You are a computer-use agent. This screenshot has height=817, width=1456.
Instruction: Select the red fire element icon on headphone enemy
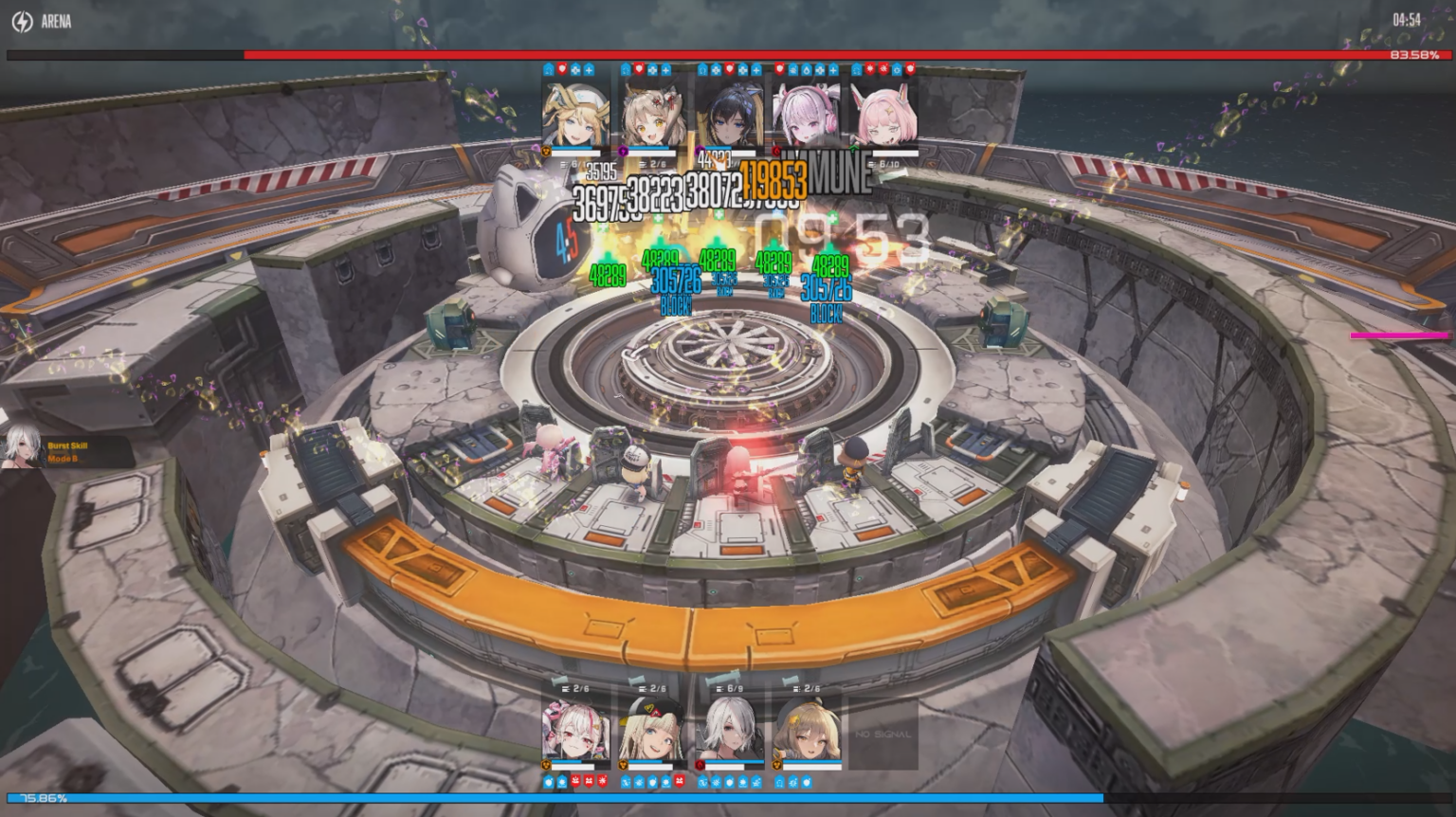[x=778, y=152]
